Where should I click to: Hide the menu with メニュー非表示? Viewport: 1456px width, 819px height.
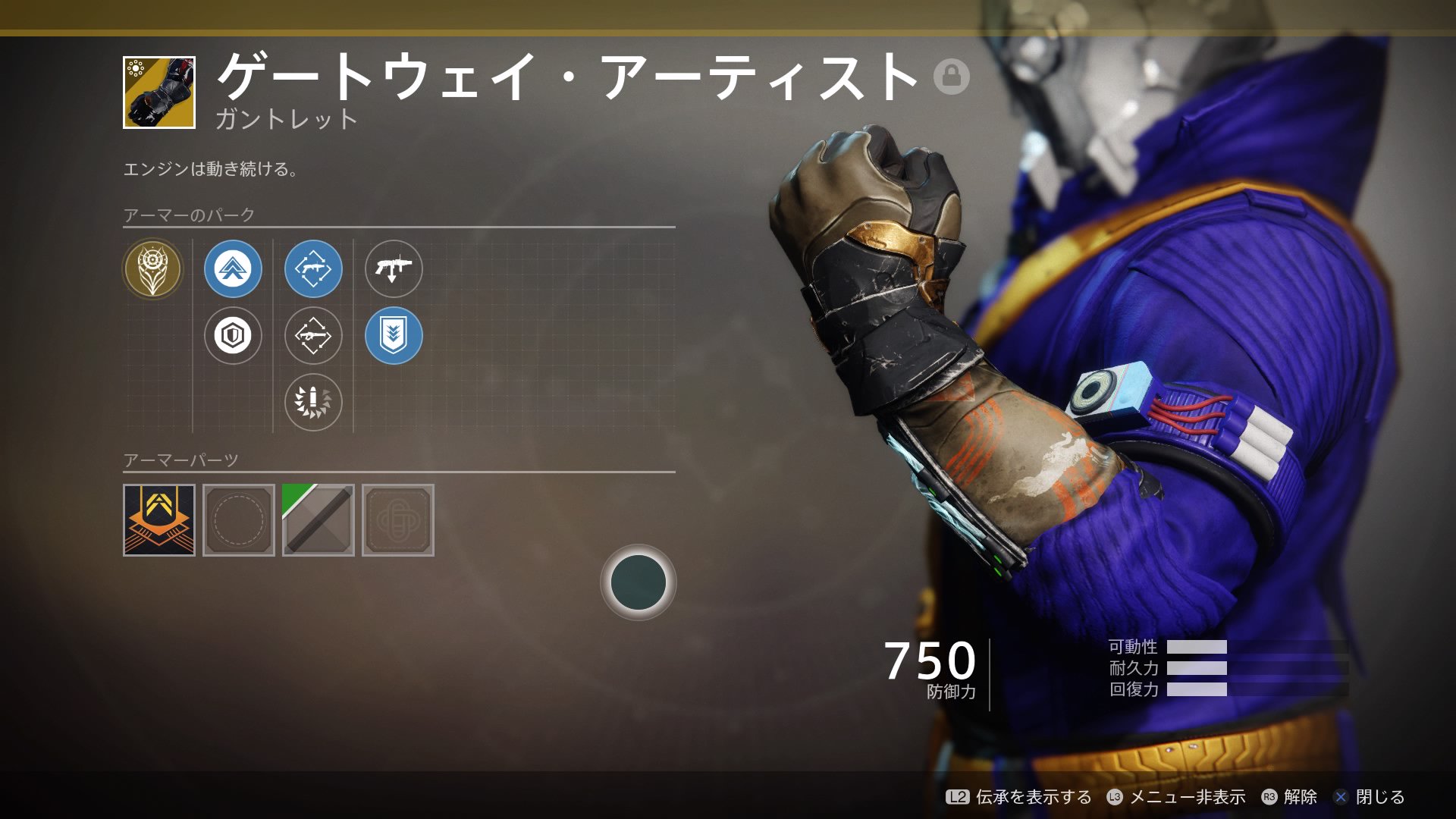pyautogui.click(x=1176, y=797)
